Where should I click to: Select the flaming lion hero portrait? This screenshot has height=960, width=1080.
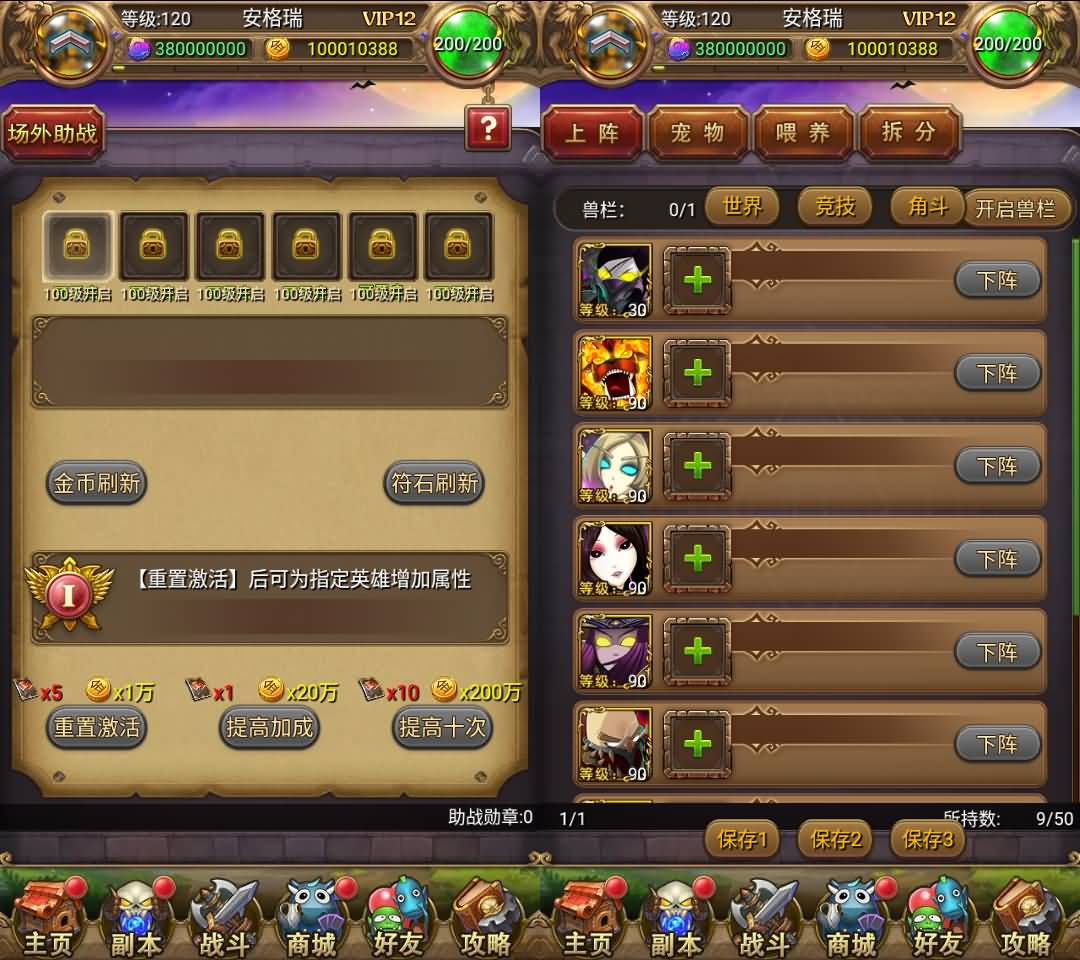(x=615, y=372)
